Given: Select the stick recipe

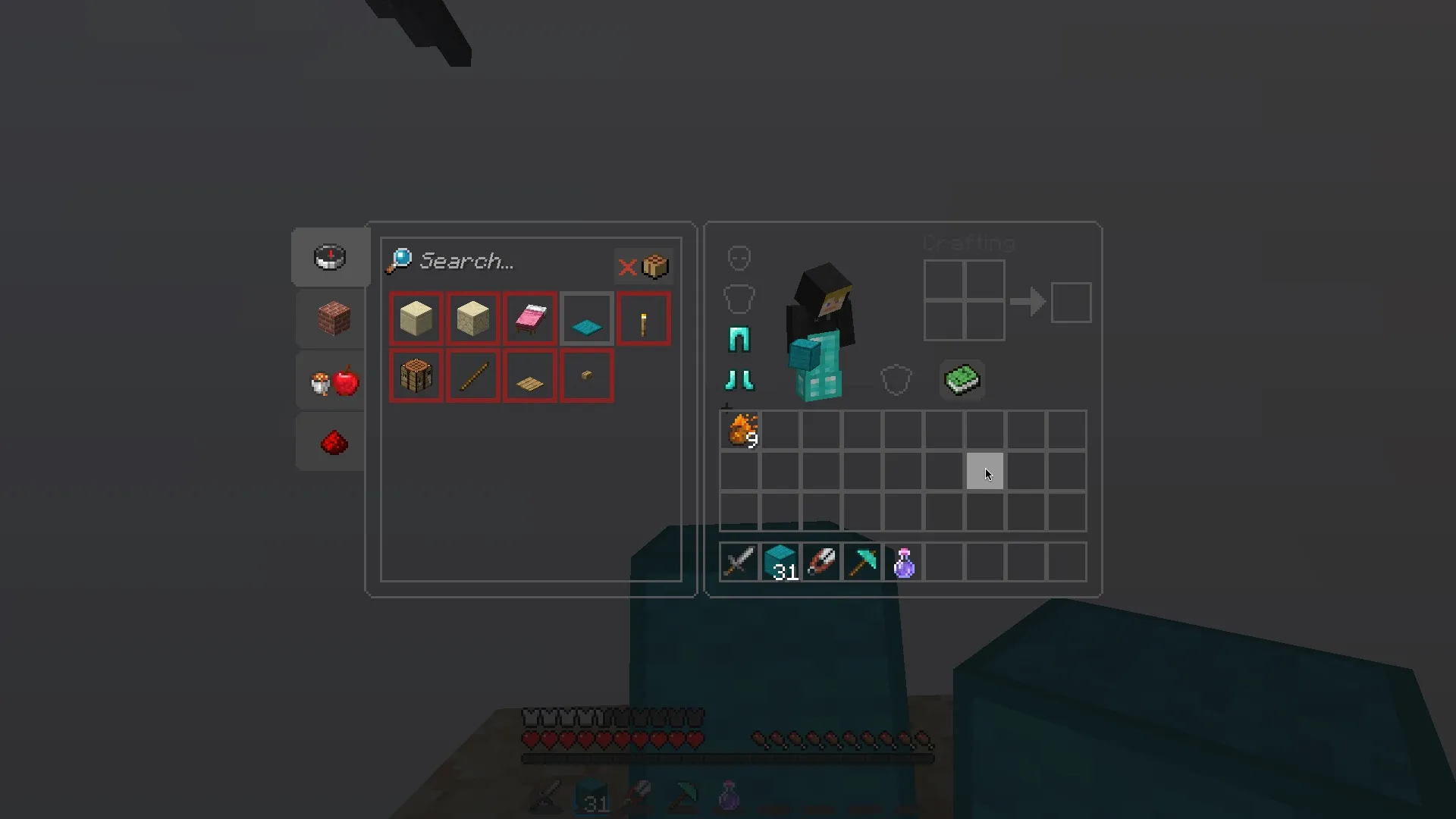Looking at the screenshot, I should click(x=472, y=376).
